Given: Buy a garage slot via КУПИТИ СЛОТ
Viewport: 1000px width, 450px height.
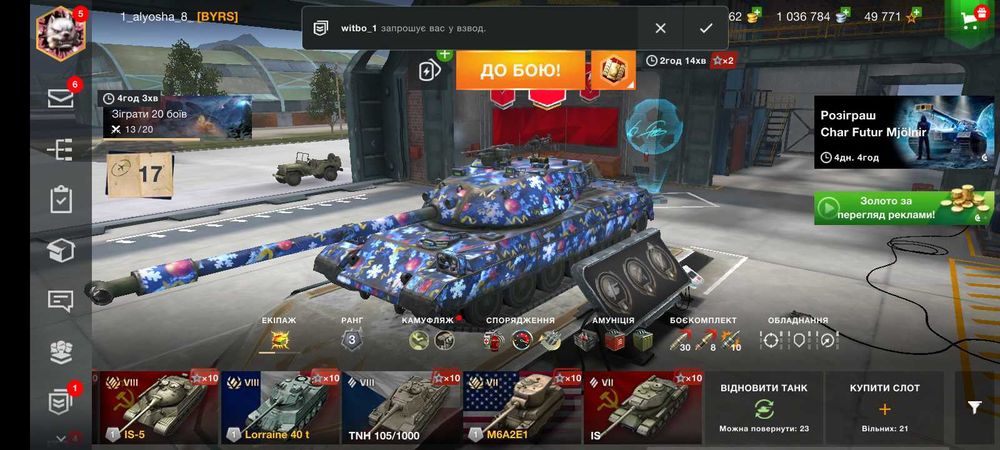Looking at the screenshot, I should tap(884, 407).
